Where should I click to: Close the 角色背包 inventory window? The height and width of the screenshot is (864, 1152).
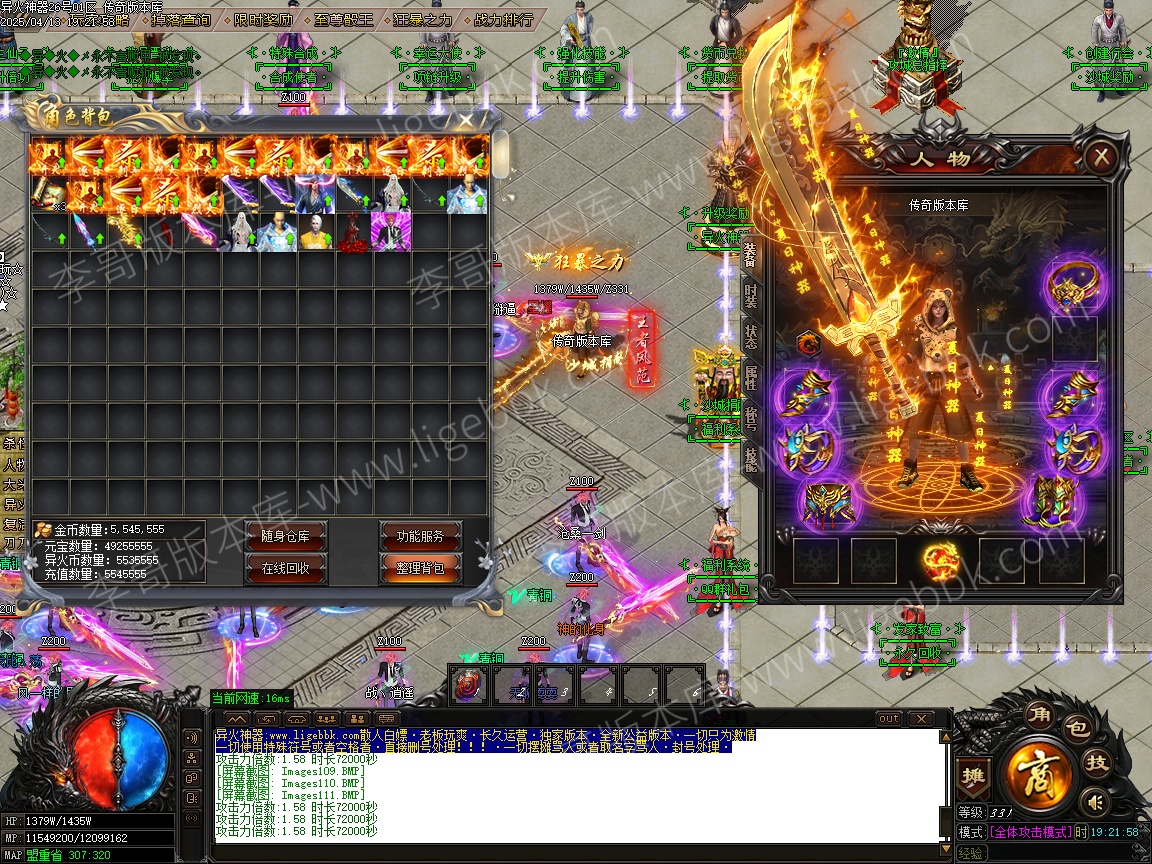click(x=466, y=120)
